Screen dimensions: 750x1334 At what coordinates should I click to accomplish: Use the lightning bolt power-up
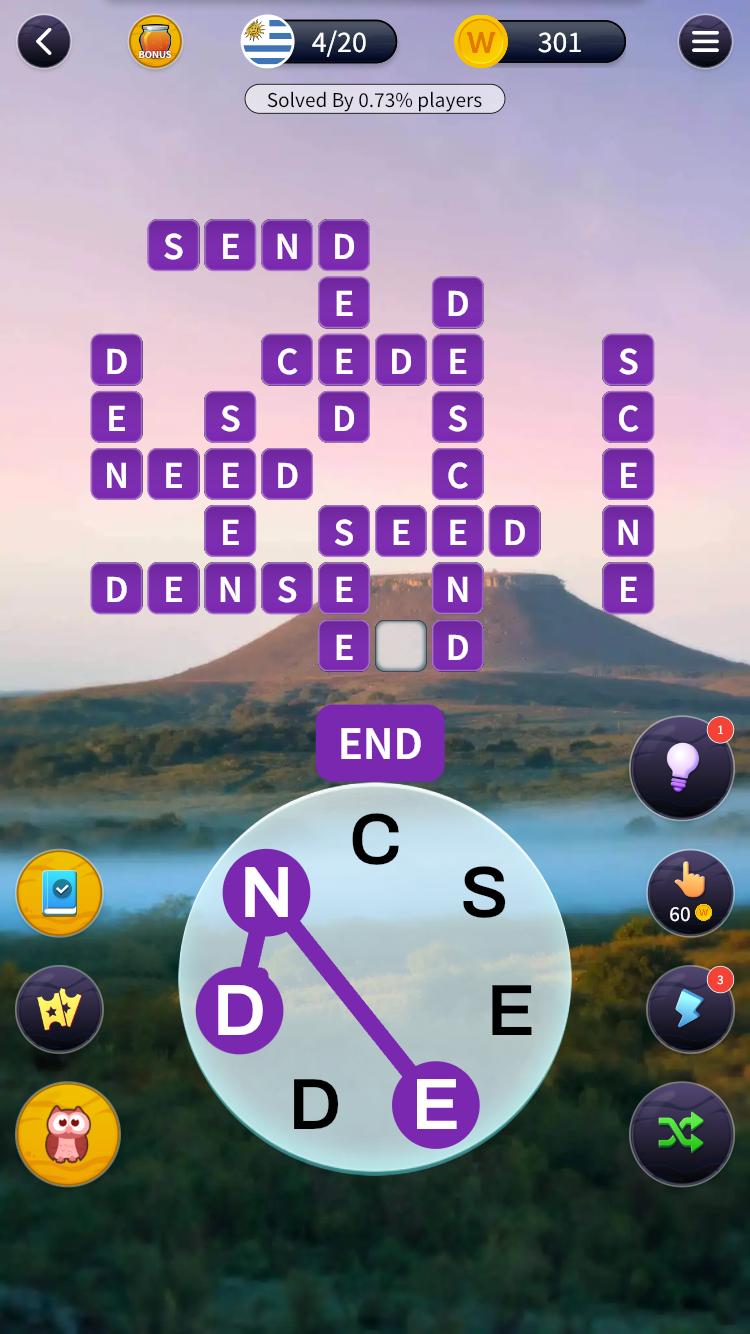pyautogui.click(x=689, y=1009)
